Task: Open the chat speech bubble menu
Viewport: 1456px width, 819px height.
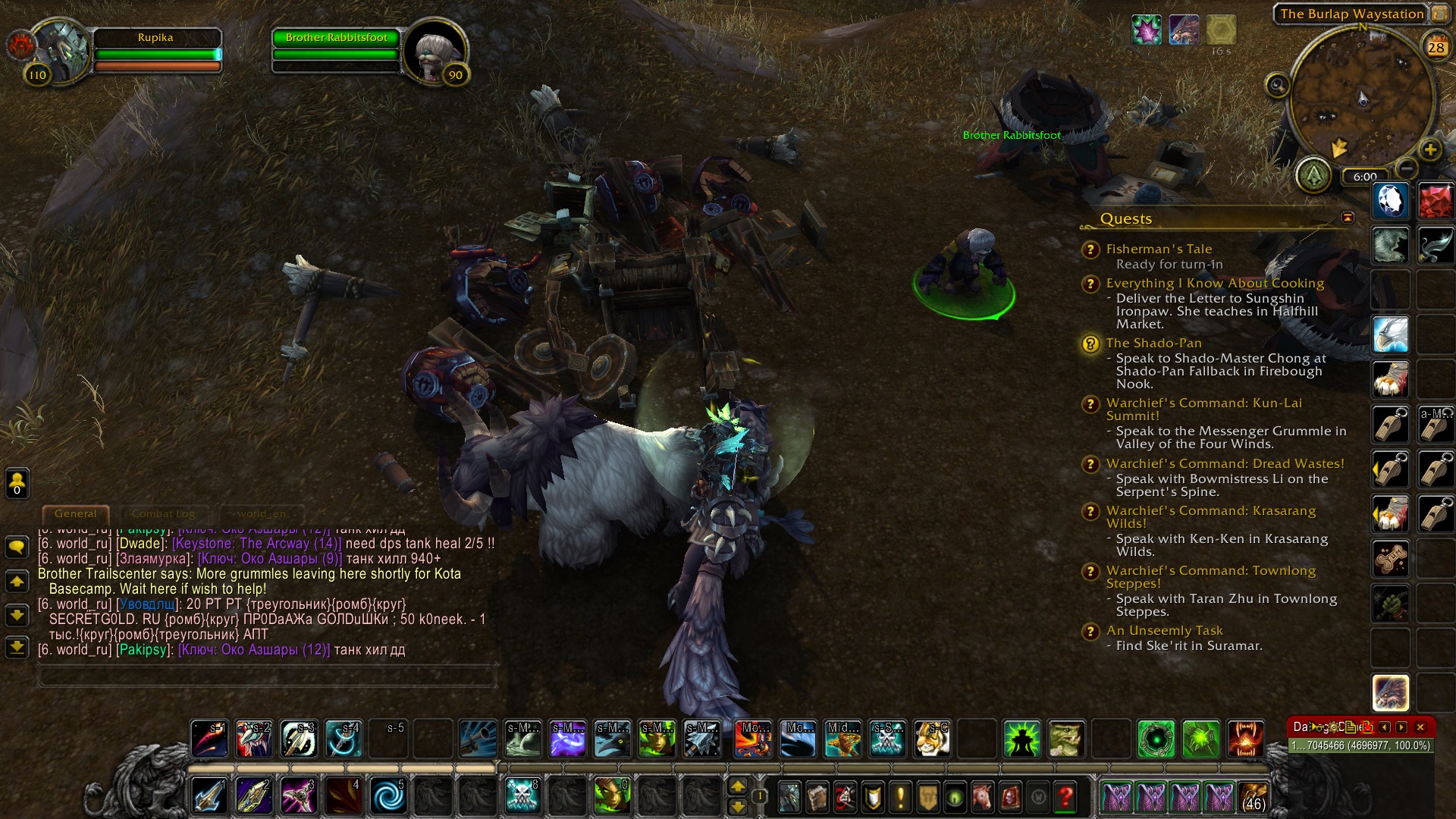Action: click(17, 547)
